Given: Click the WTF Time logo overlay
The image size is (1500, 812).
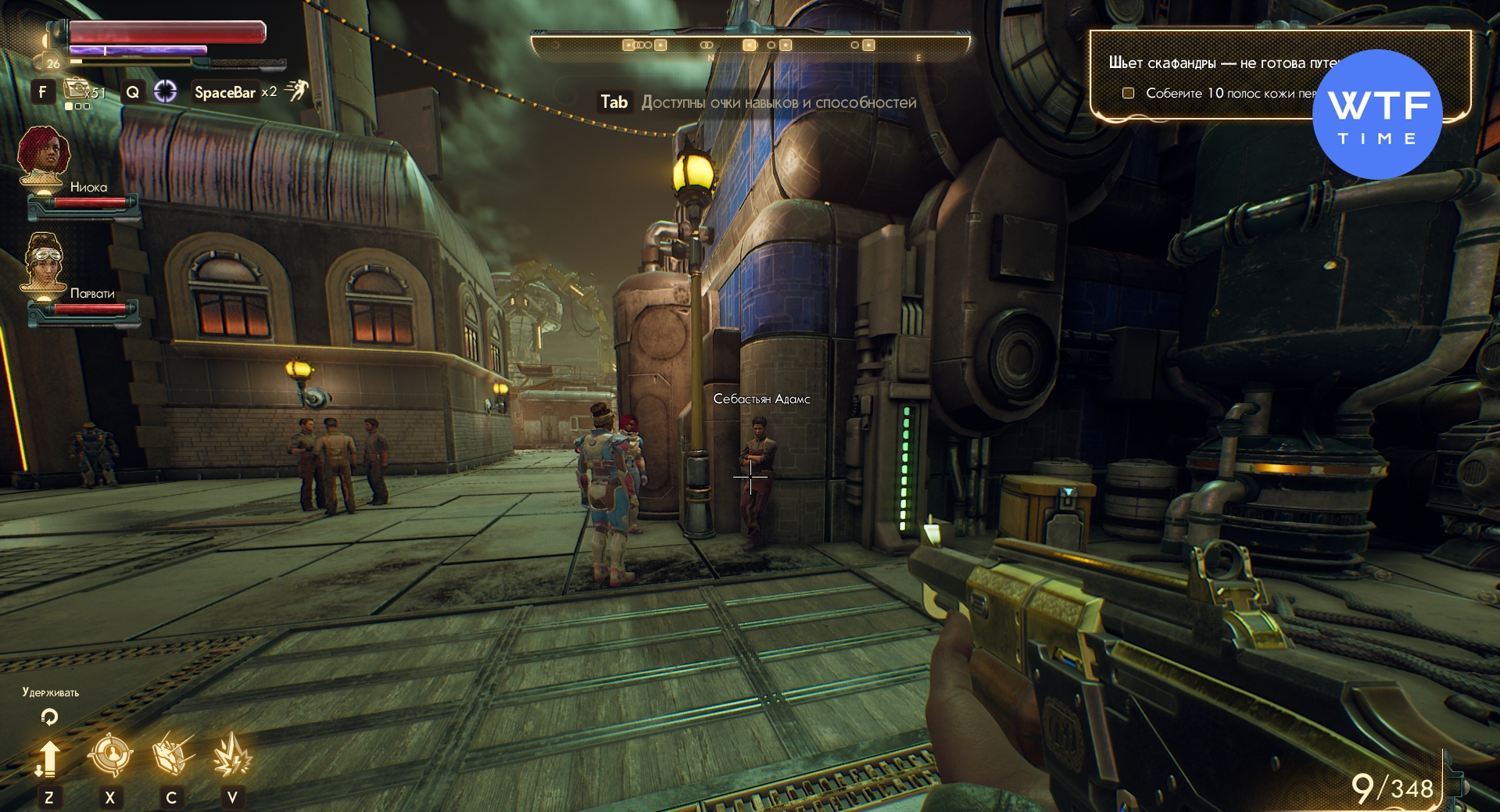Looking at the screenshot, I should click(x=1377, y=115).
